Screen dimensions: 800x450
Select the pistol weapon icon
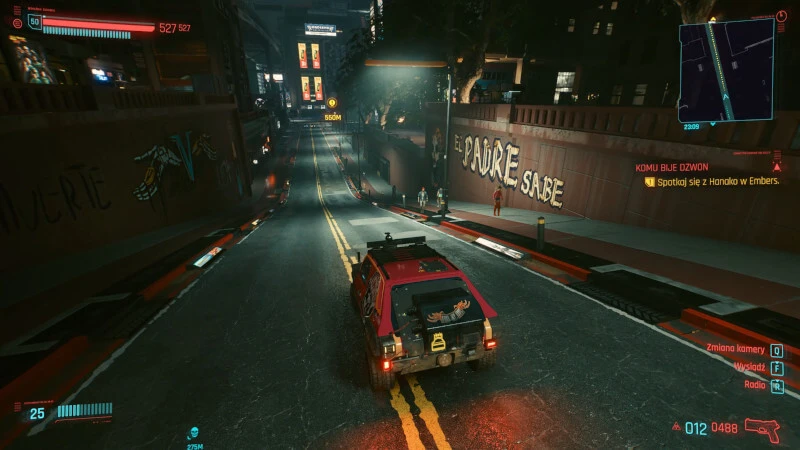(x=762, y=428)
